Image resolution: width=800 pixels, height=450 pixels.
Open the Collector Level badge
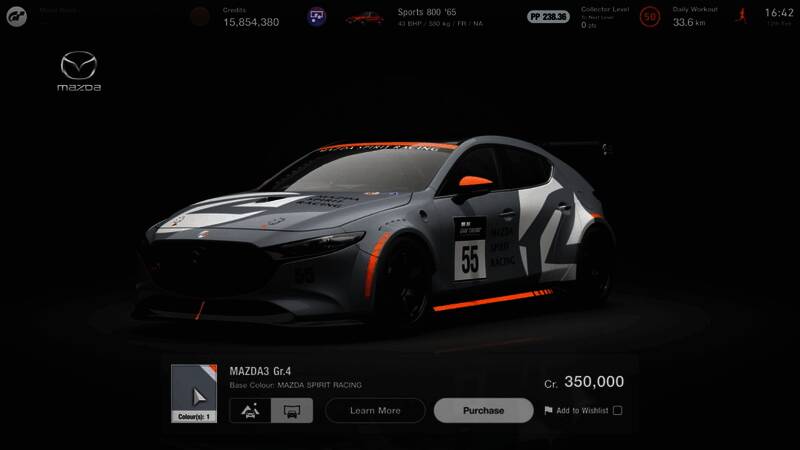pyautogui.click(x=651, y=16)
